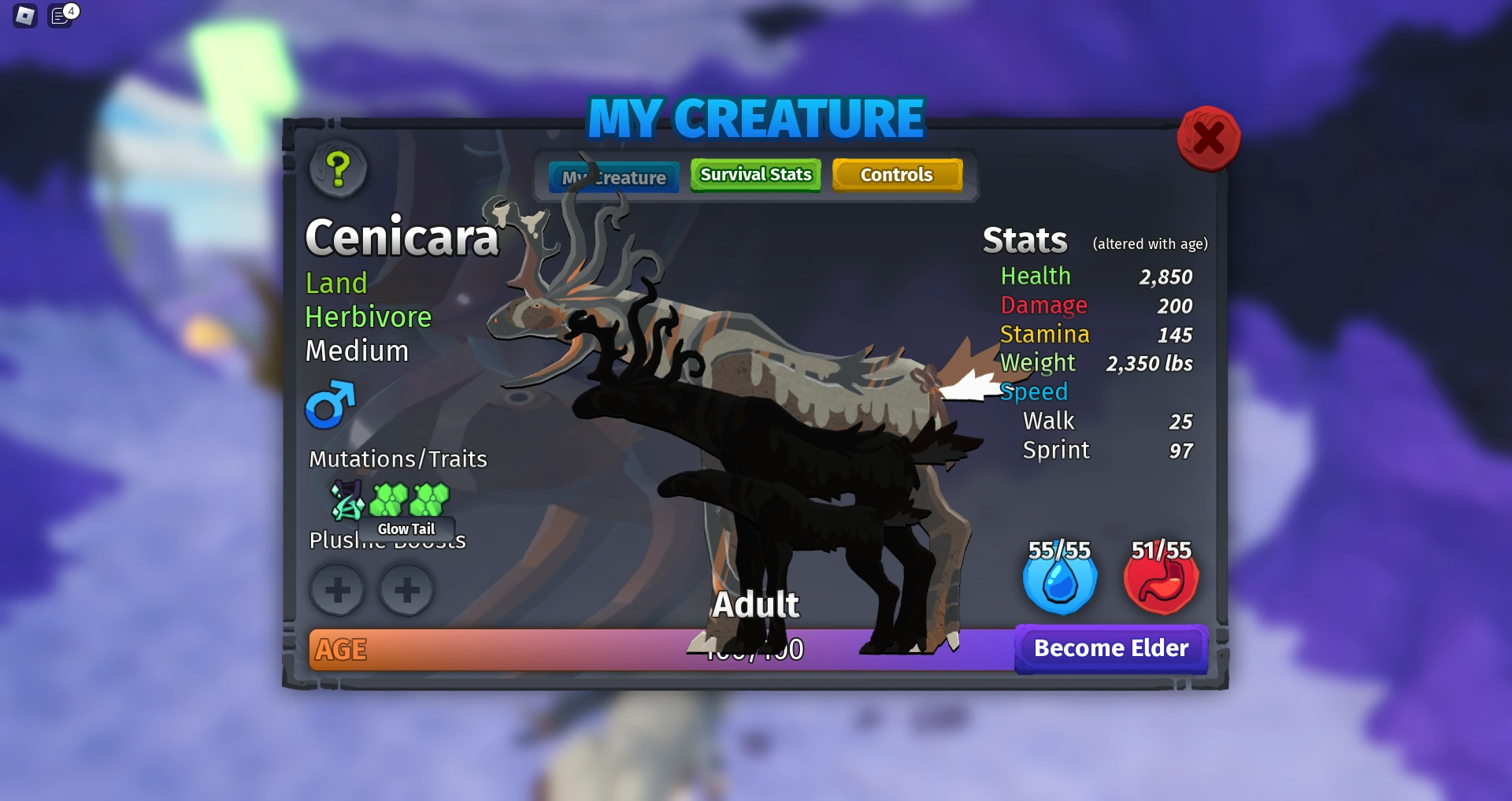This screenshot has height=801, width=1512.
Task: Click the water droplet thirst icon
Action: point(1060,580)
